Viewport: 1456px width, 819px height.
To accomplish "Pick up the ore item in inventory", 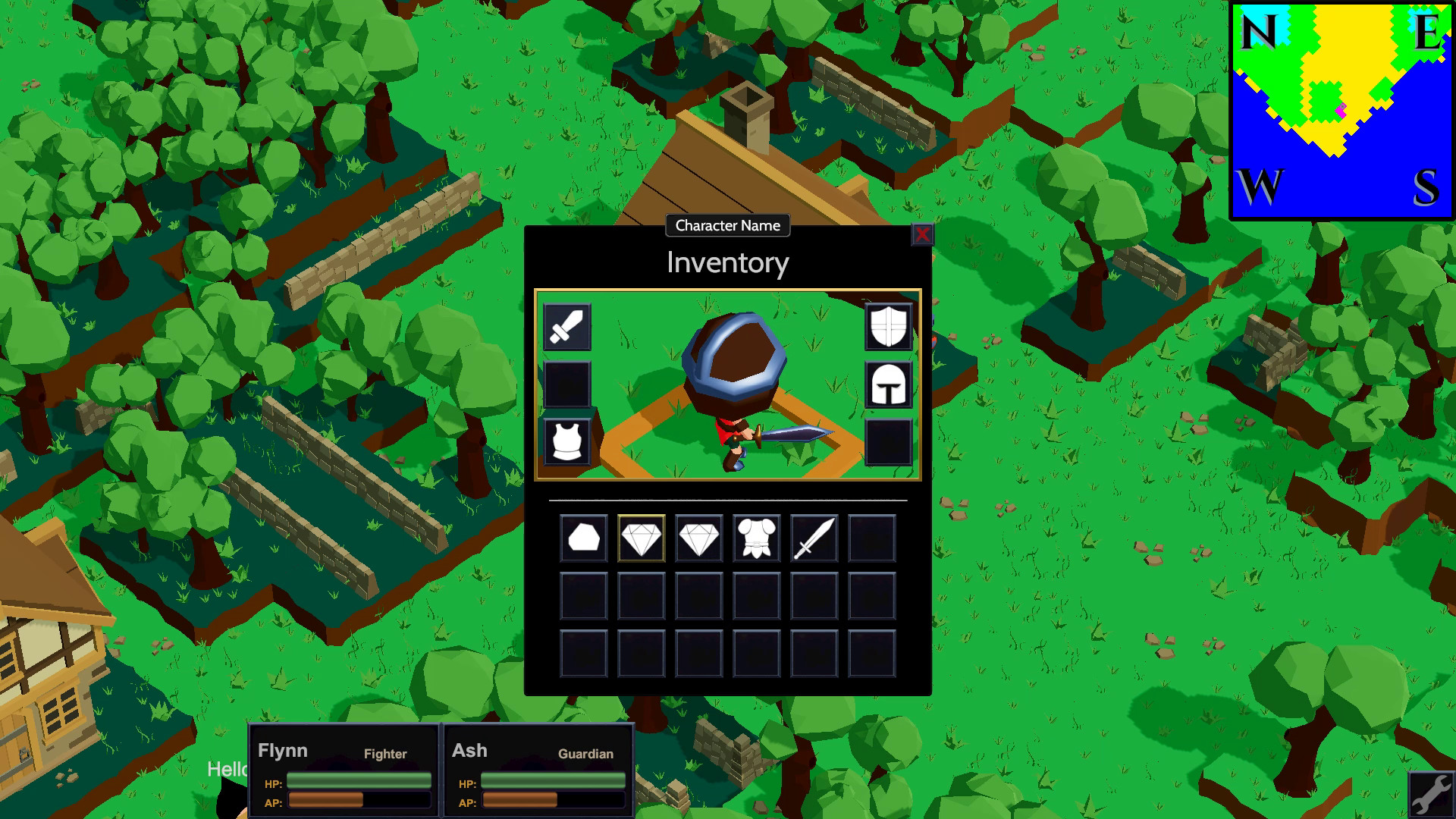I will point(583,538).
